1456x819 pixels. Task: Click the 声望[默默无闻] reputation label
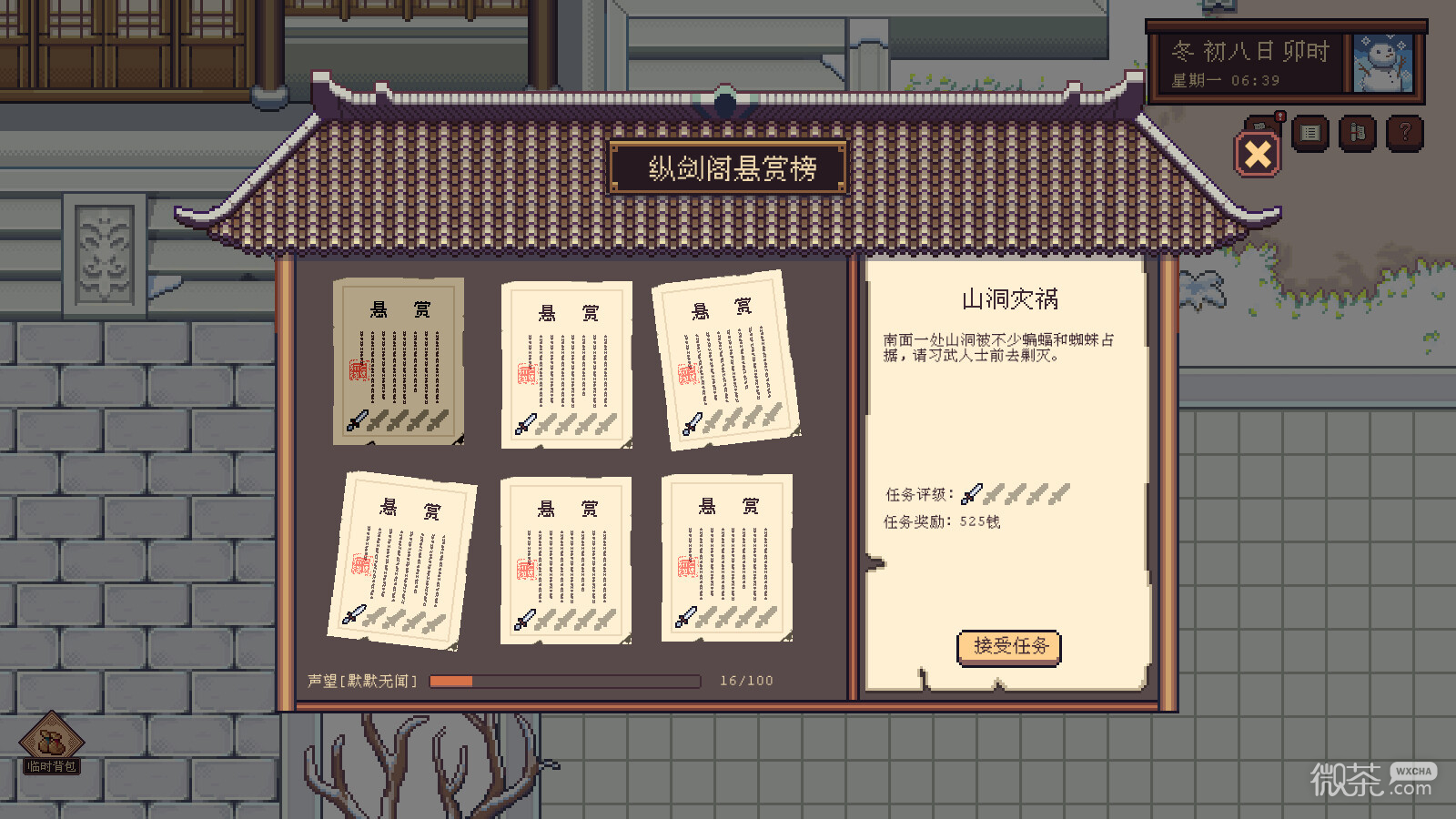[x=362, y=680]
